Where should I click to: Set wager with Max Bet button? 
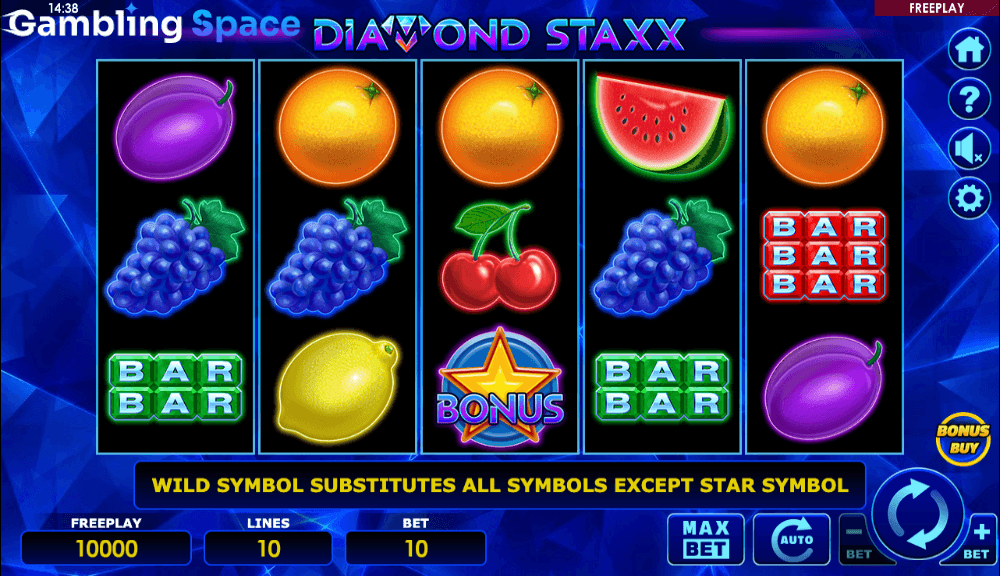(x=706, y=538)
